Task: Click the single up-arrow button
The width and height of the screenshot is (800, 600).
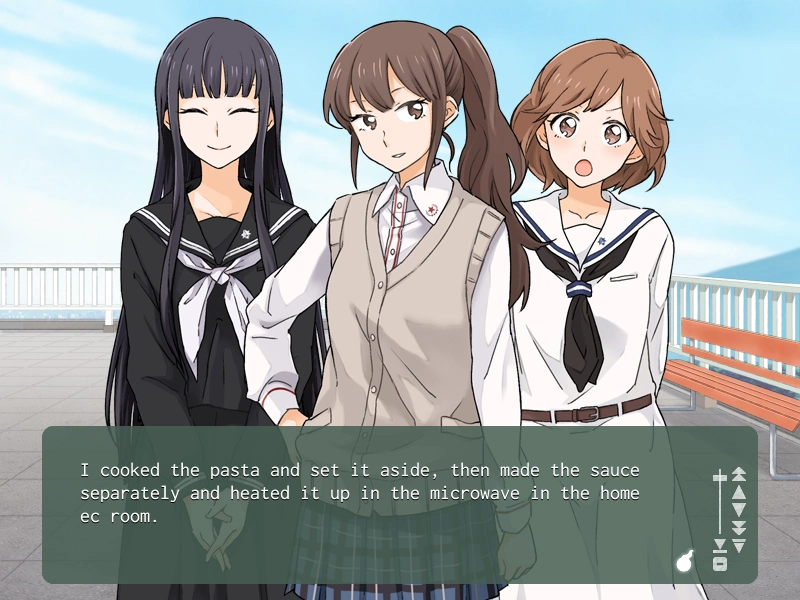Action: coord(739,491)
